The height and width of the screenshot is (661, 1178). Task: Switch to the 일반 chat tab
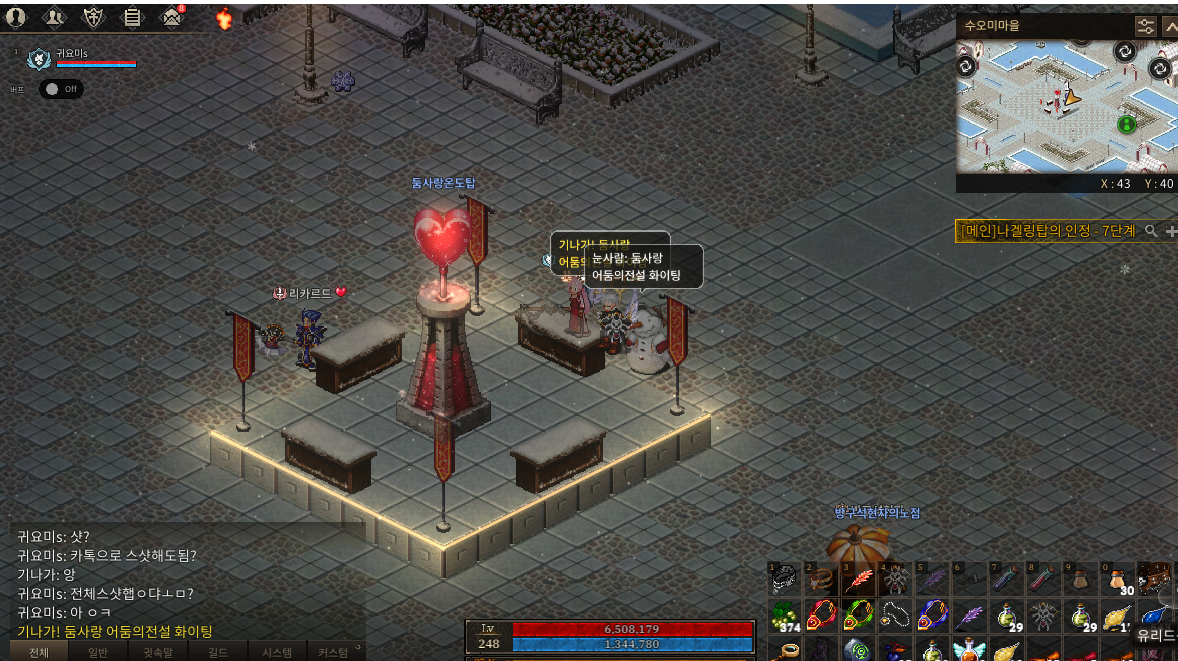pyautogui.click(x=98, y=652)
